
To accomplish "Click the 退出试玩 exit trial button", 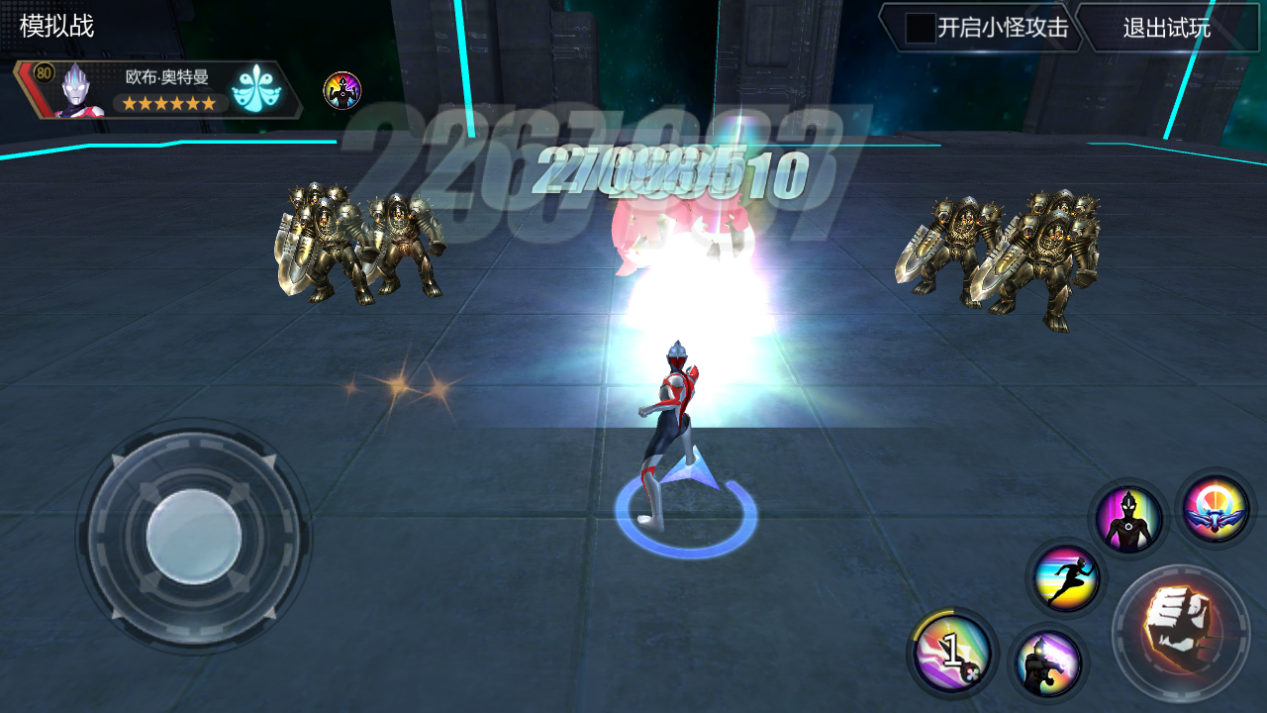I will tap(1166, 28).
